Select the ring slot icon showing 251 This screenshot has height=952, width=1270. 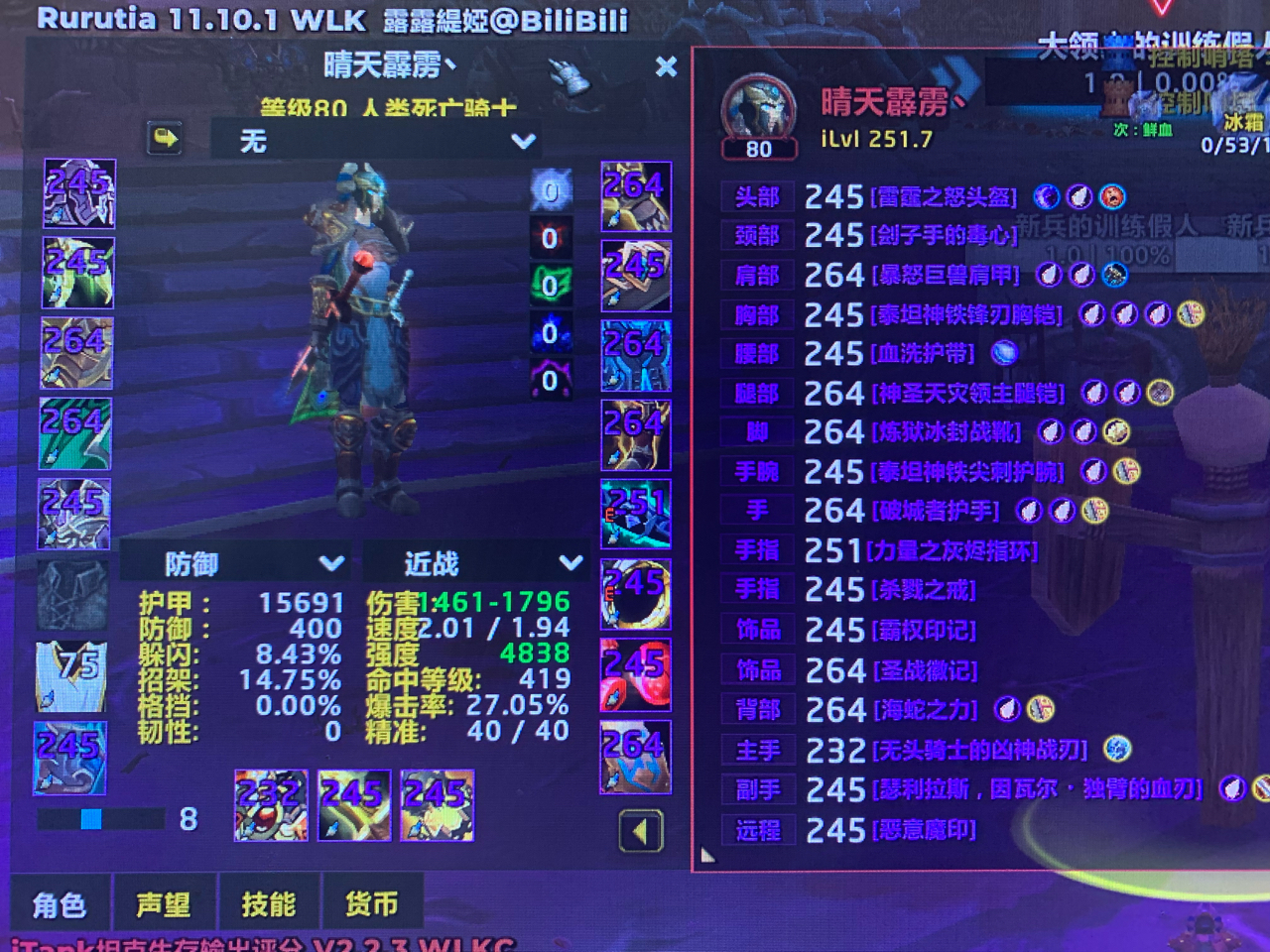click(x=636, y=513)
